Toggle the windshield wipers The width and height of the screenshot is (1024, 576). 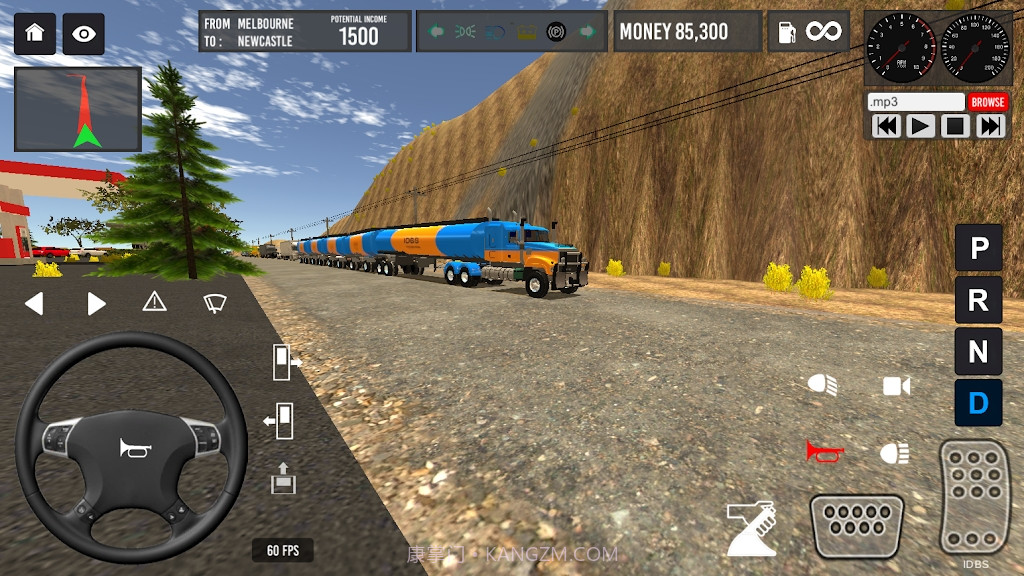click(x=214, y=302)
